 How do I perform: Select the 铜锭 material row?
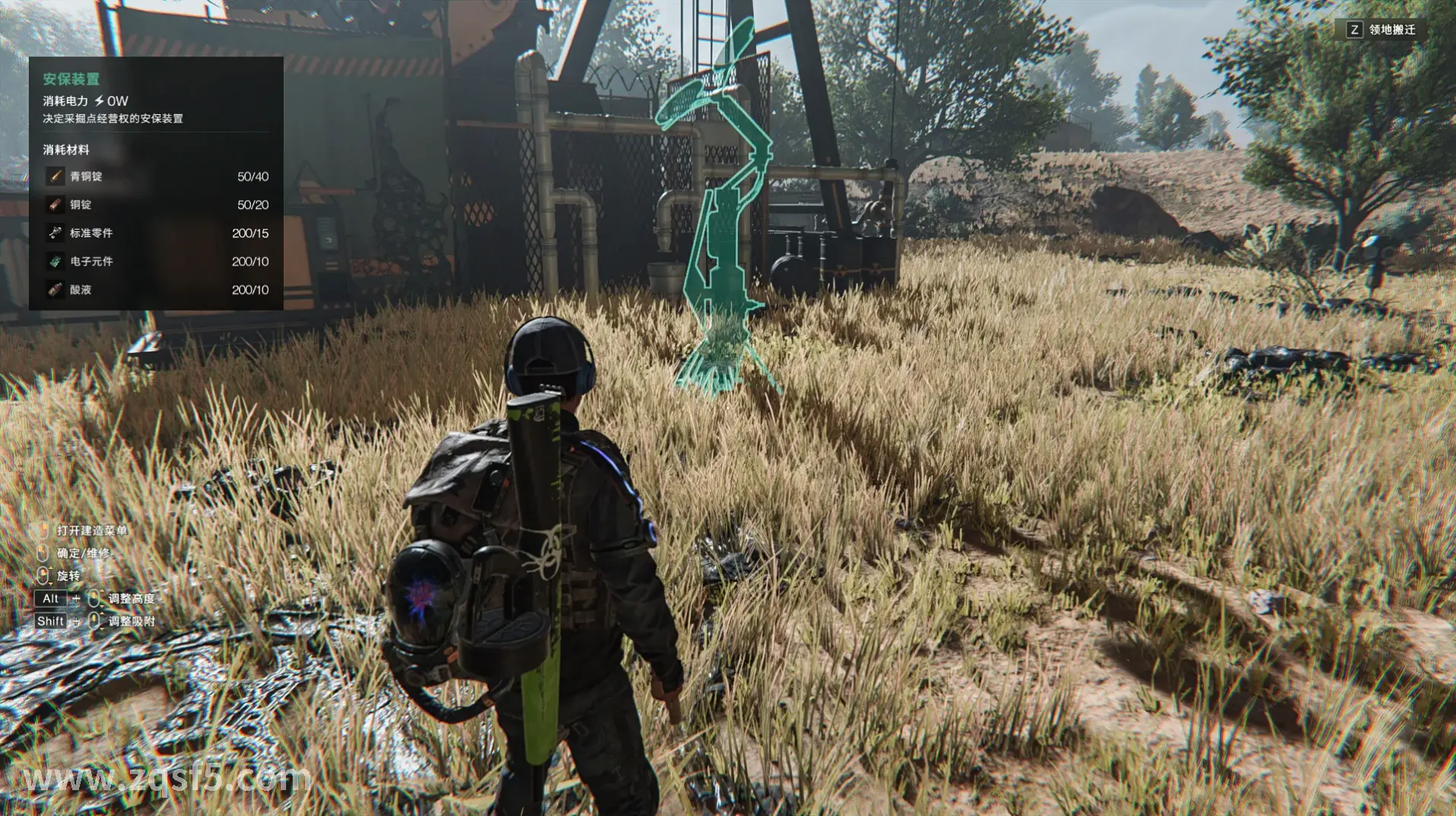pyautogui.click(x=156, y=205)
